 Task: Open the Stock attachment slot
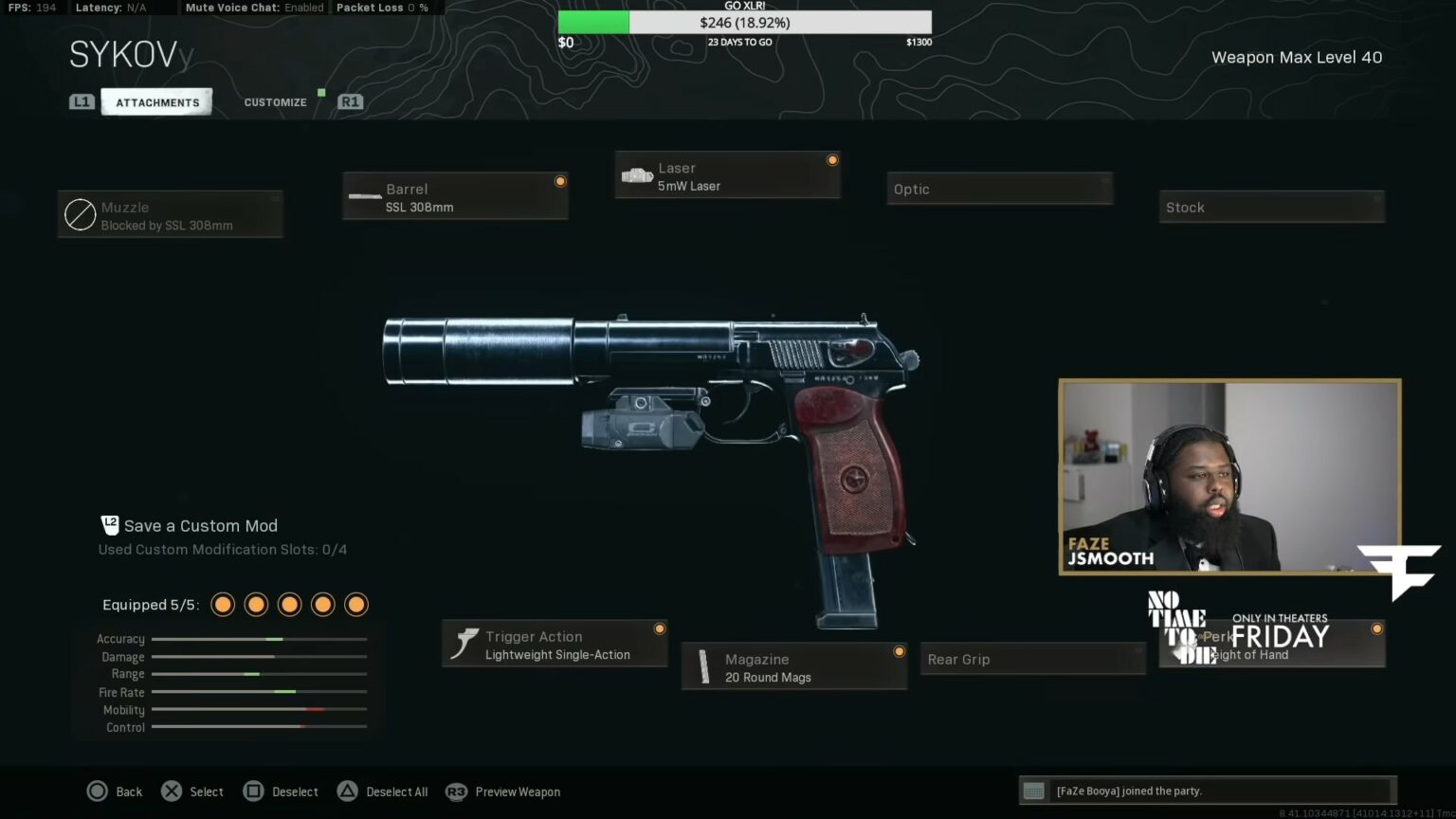[x=1271, y=207]
